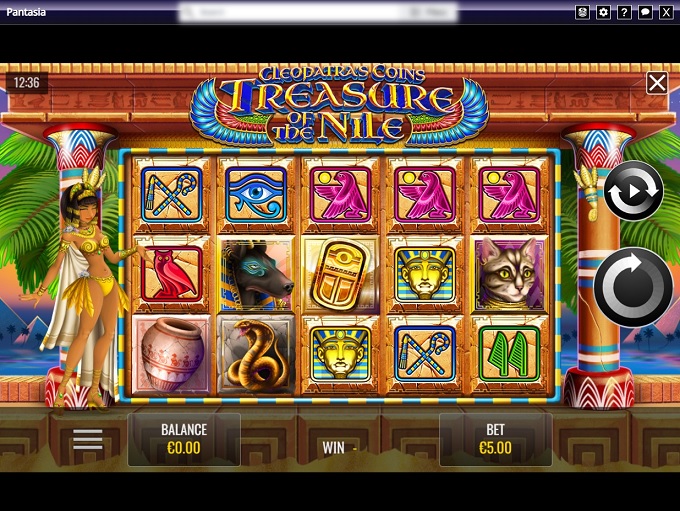The image size is (680, 511).
Task: Open the chat speech bubble icon
Action: [645, 12]
